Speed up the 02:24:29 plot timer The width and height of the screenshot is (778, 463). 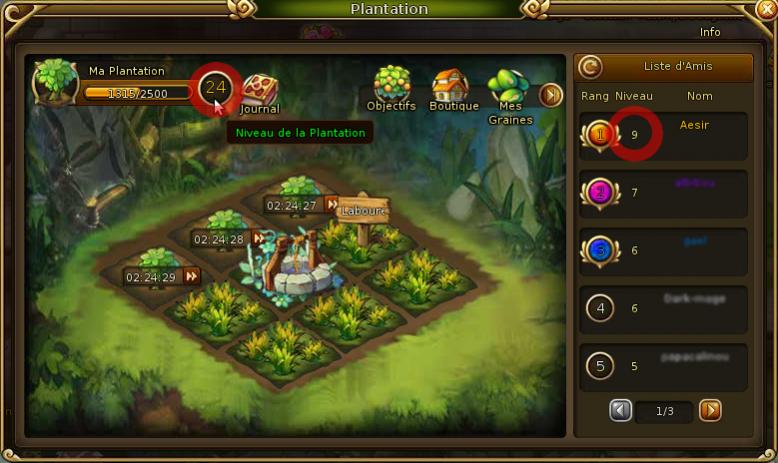(191, 276)
